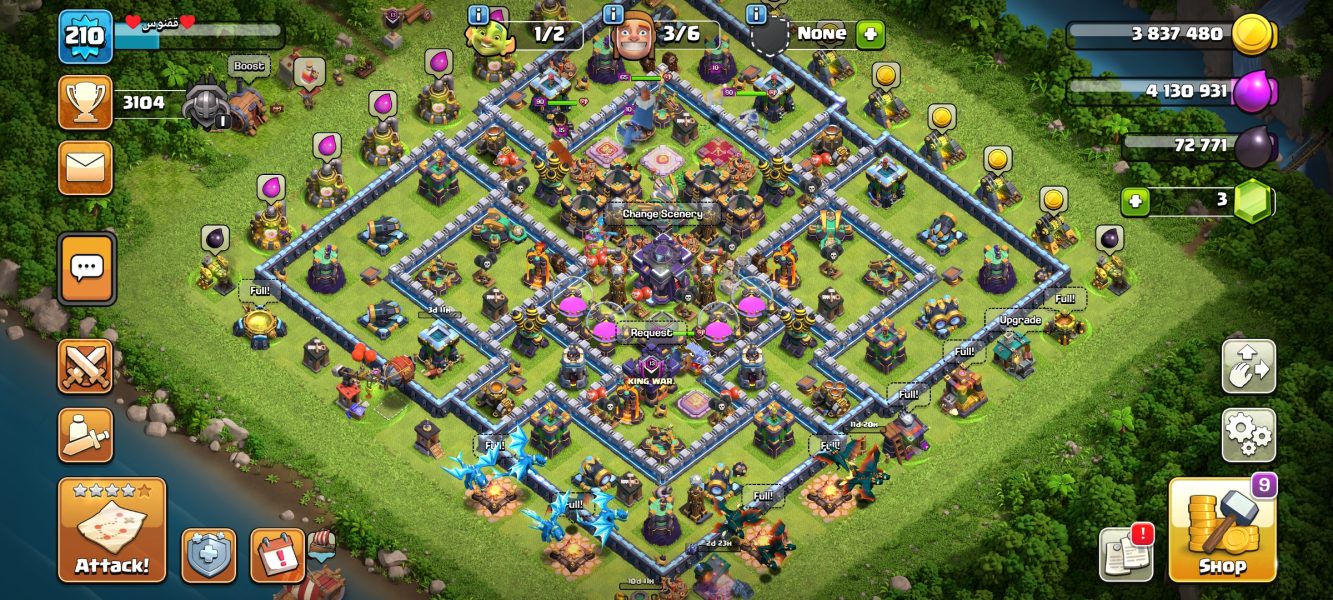1333x600 pixels.
Task: Click Change Scenery on the Town Hall
Action: pos(662,214)
